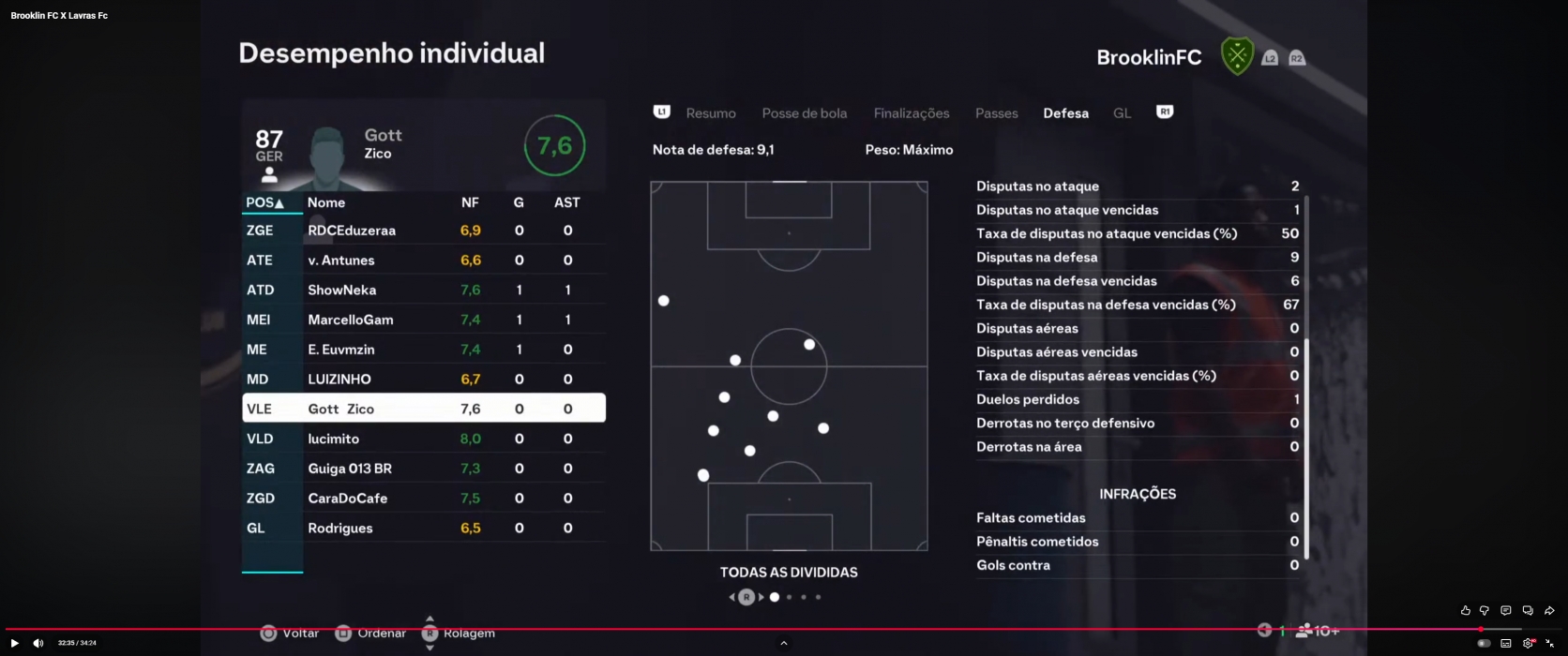Sort the list by POS column header

pos(264,202)
